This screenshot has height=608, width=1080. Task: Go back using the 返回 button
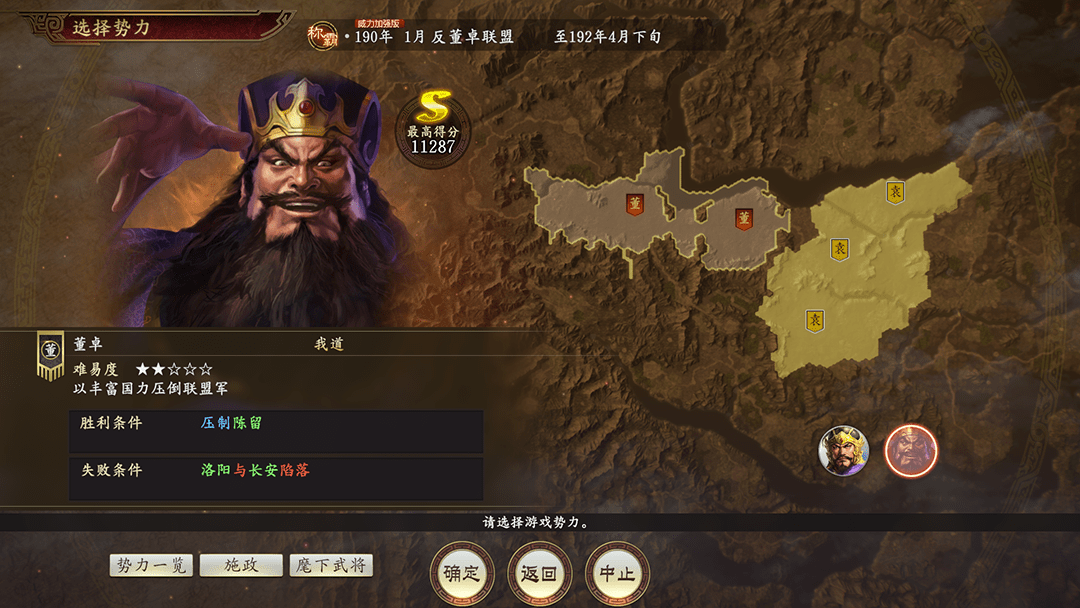(x=539, y=574)
